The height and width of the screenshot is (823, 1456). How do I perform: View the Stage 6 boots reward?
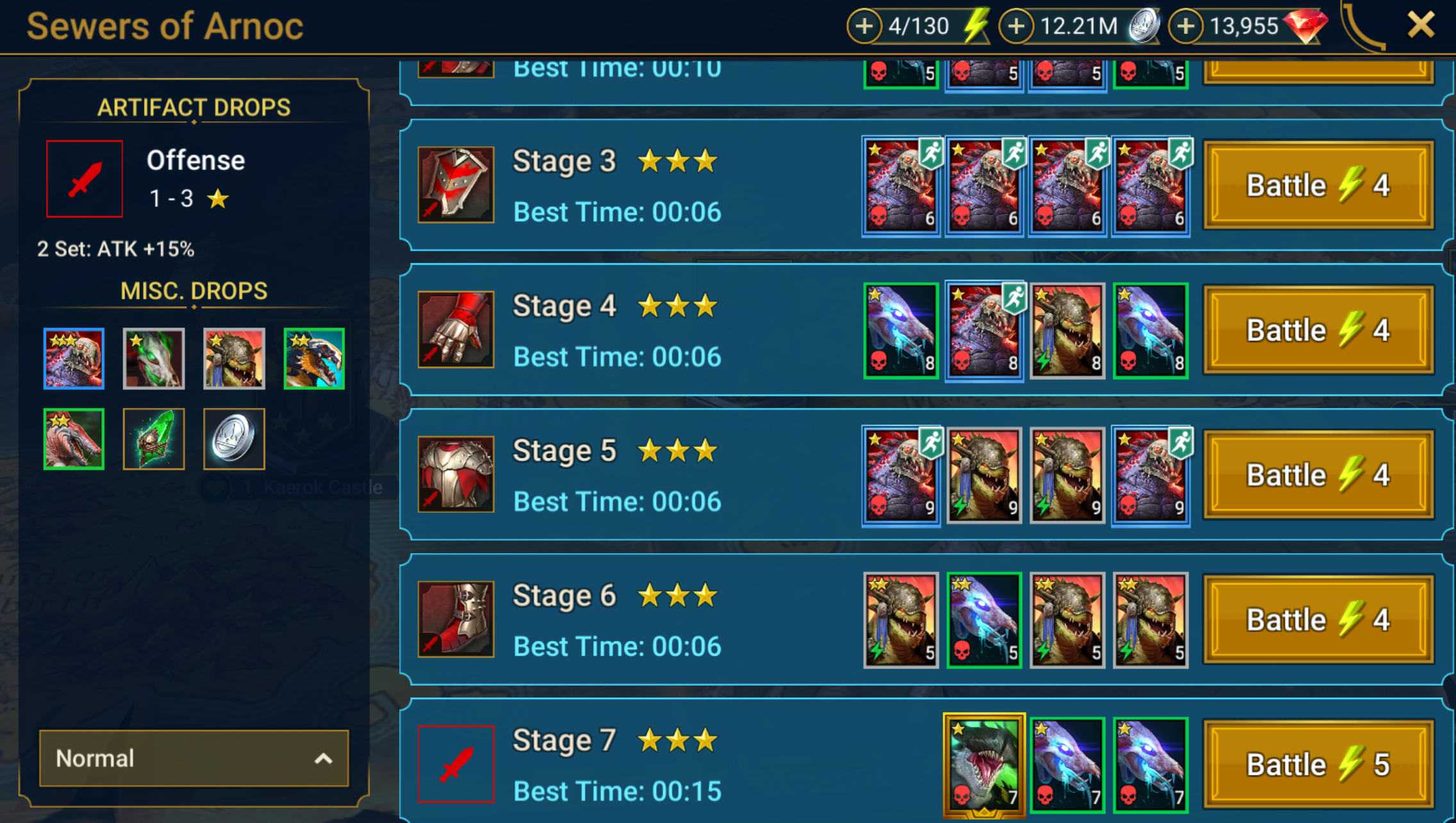456,619
